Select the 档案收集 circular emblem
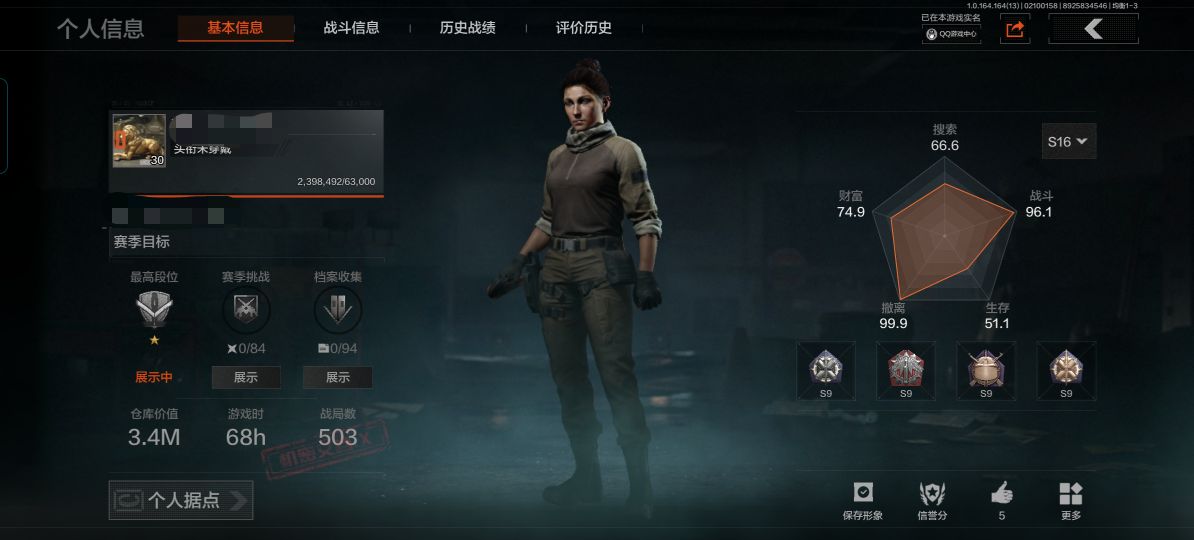 pyautogui.click(x=337, y=310)
